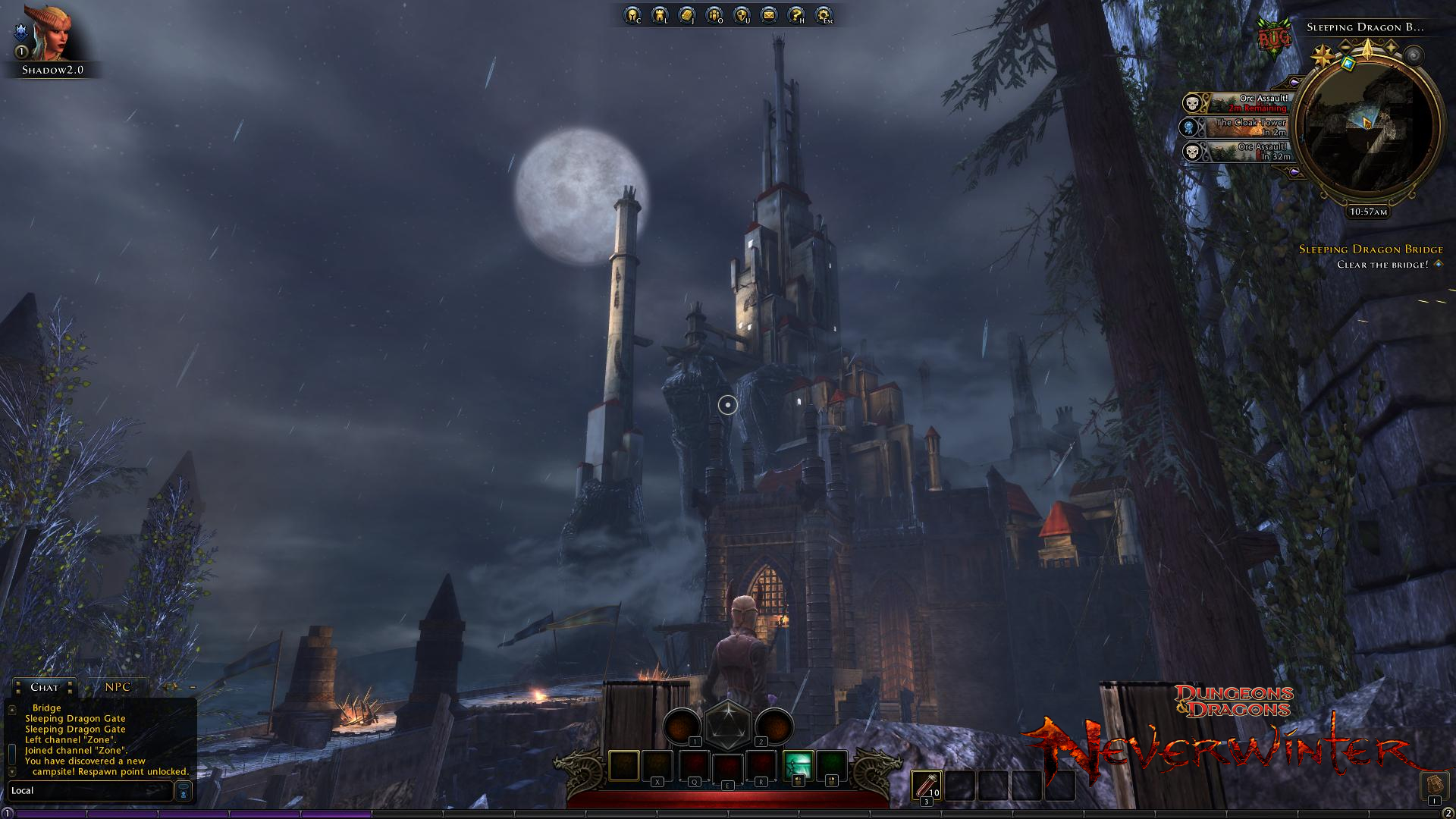Open the character sheet helmet icon
This screenshot has width=1456, height=819.
632,14
